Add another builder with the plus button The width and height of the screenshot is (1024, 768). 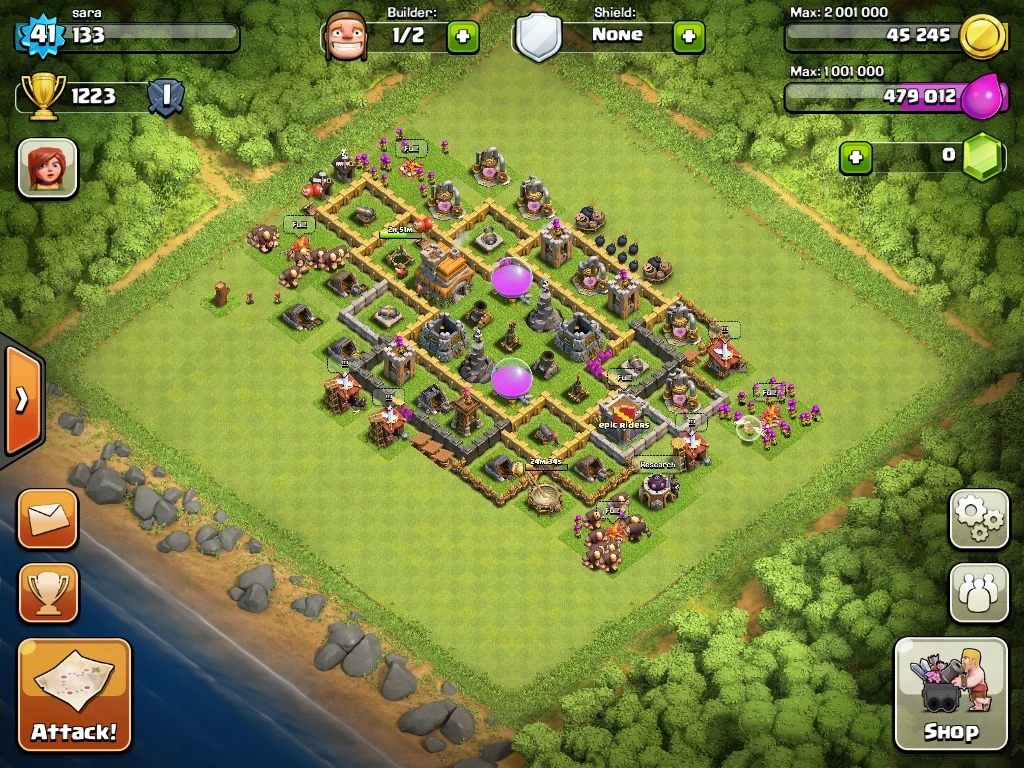[x=463, y=37]
